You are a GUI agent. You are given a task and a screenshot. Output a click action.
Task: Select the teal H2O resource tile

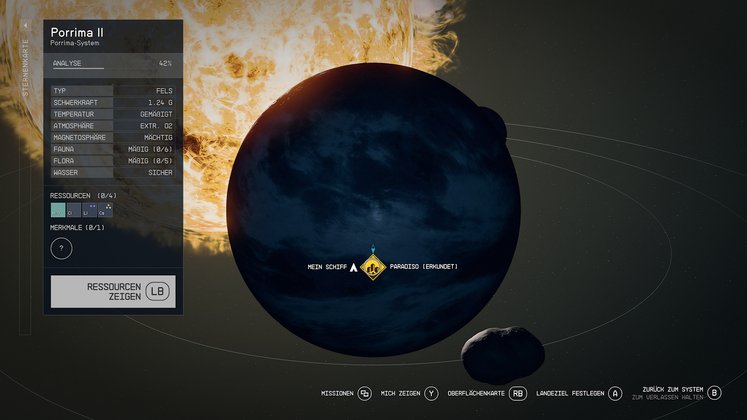(58, 210)
